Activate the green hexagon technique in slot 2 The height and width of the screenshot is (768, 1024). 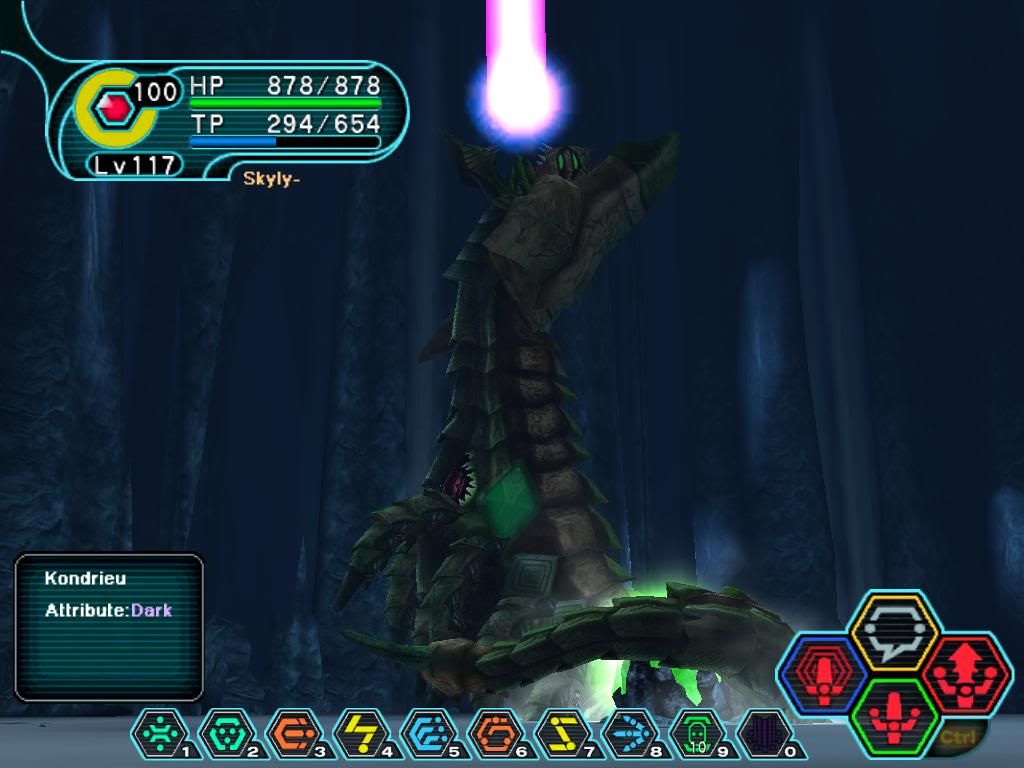coord(225,733)
